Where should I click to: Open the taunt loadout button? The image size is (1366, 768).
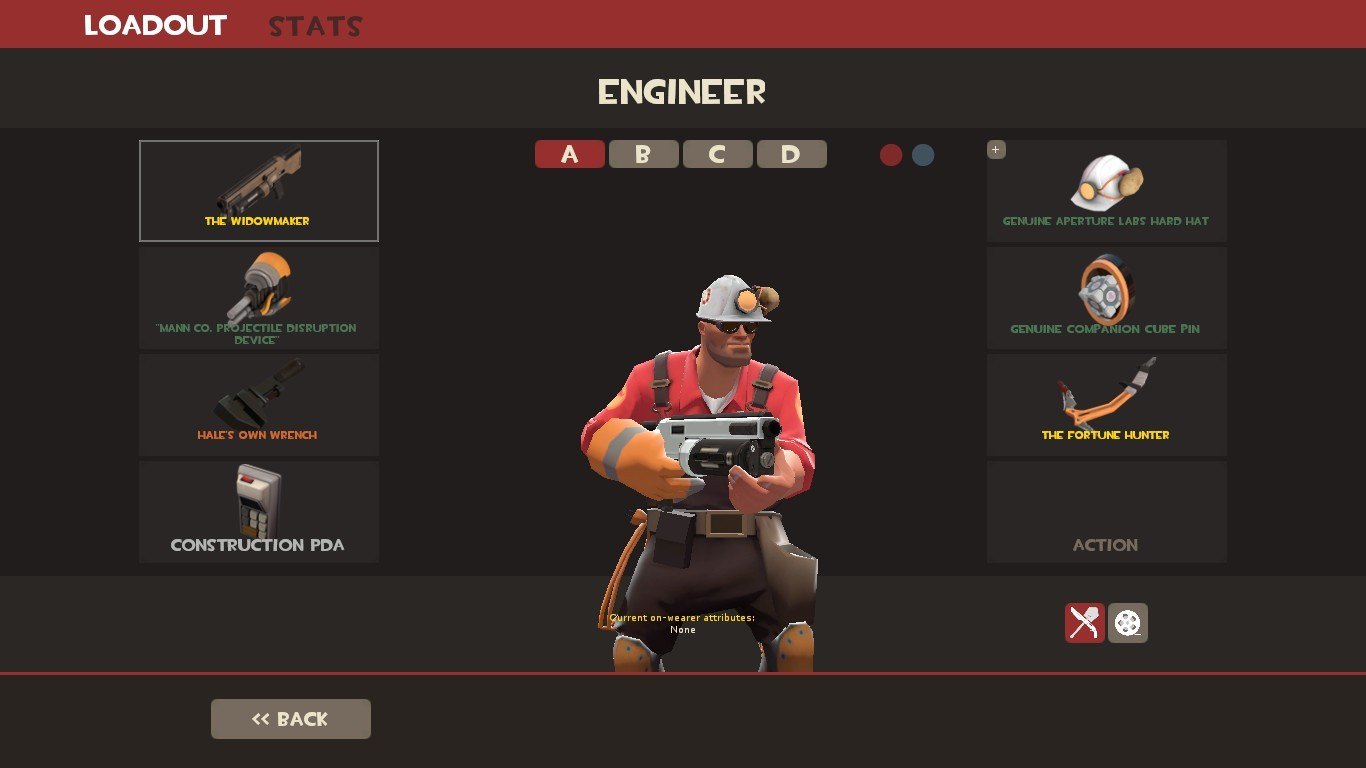(x=1084, y=623)
